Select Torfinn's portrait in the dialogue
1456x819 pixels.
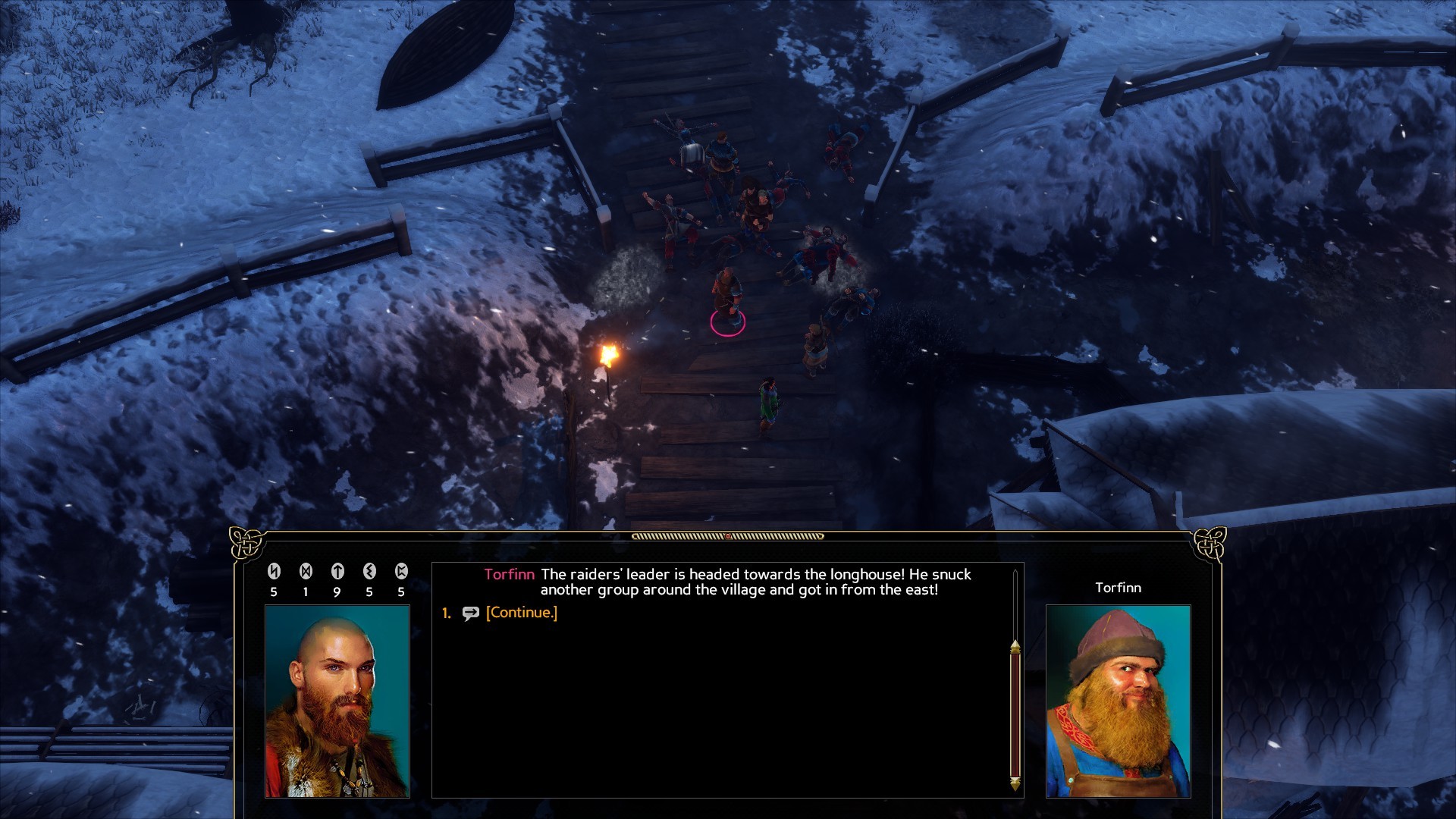(x=1118, y=701)
